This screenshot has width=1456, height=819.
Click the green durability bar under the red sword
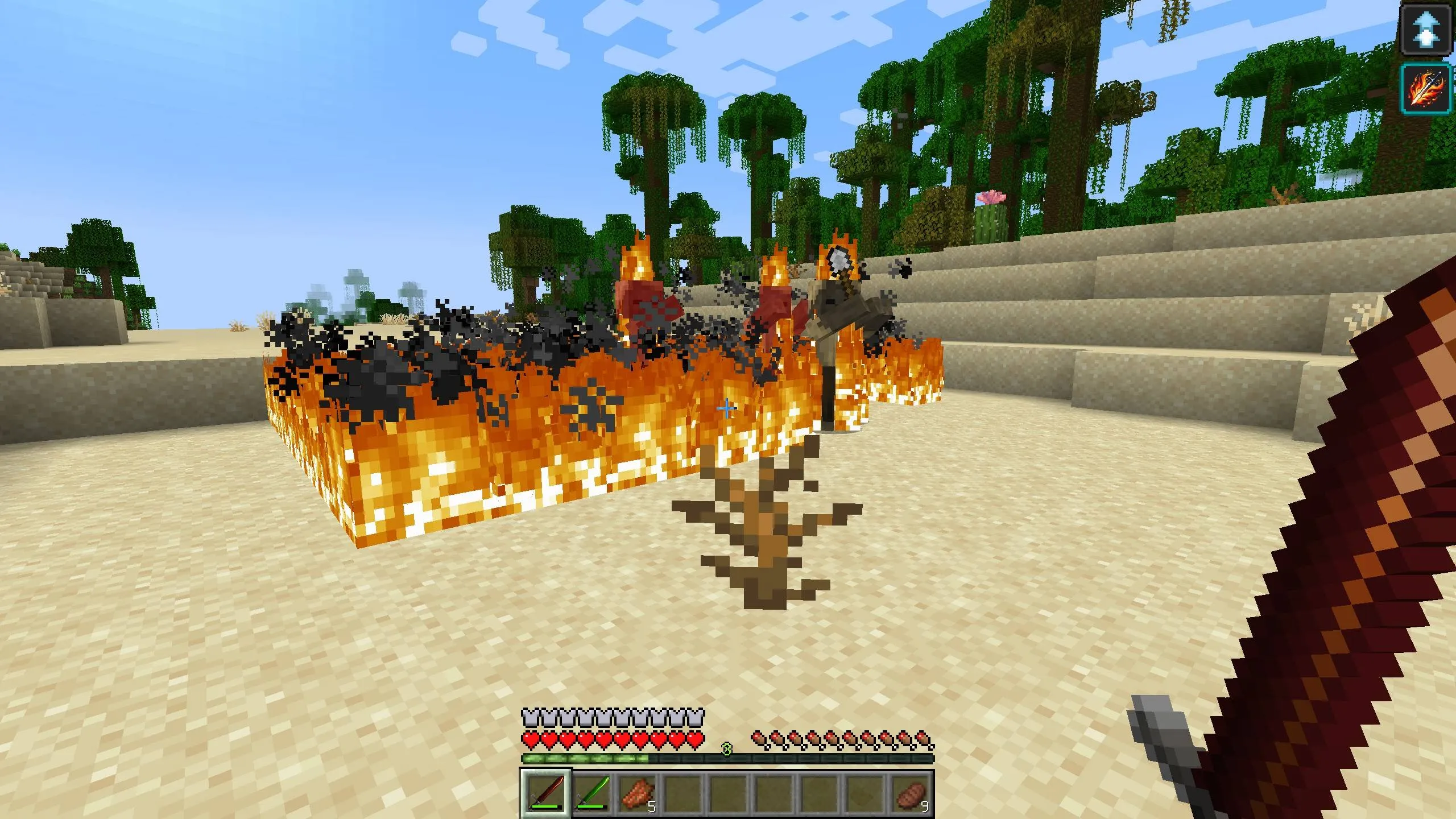coord(544,806)
